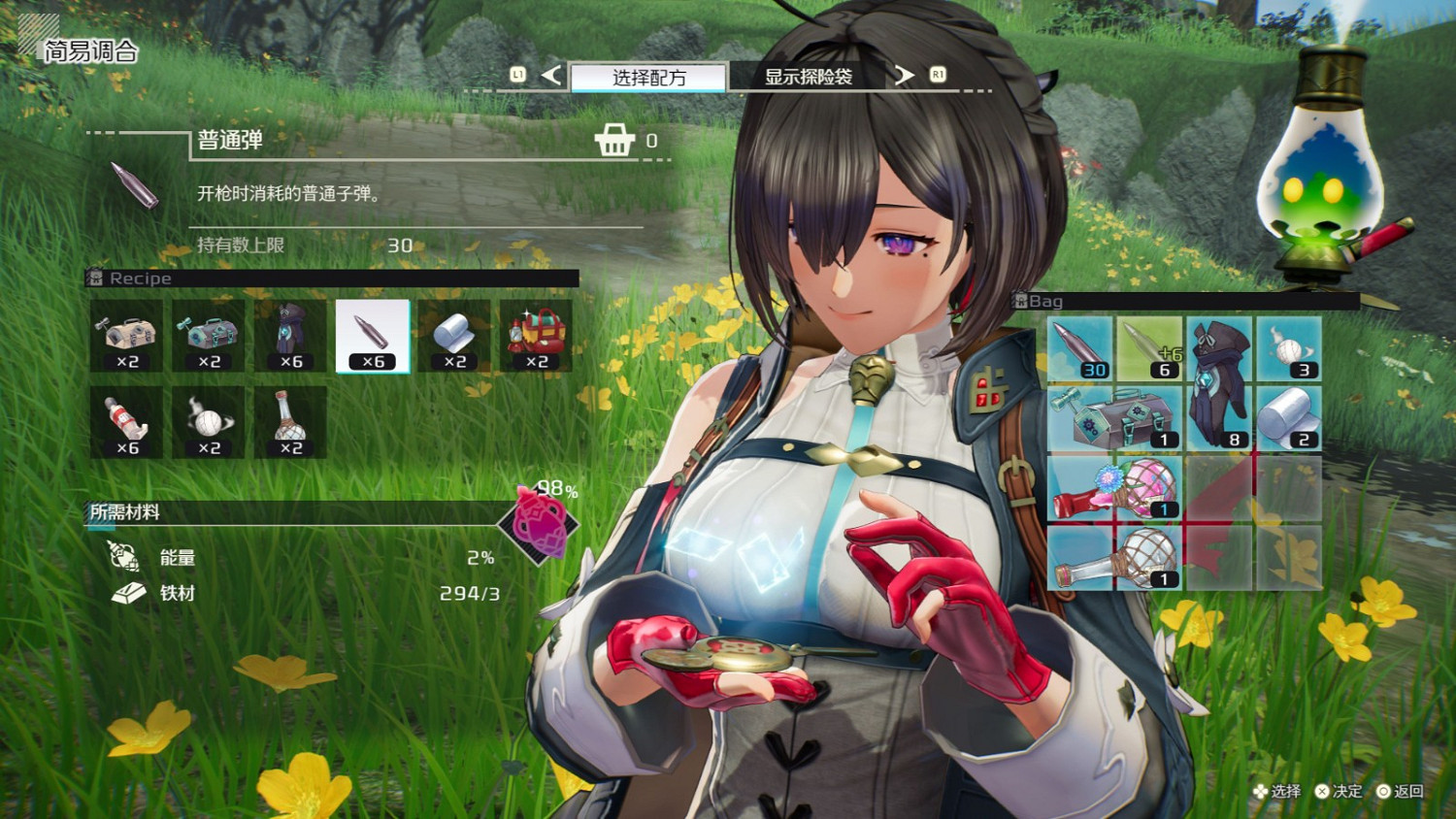The image size is (1456, 819).
Task: Switch to the 显示探险袋 tab
Action: click(810, 78)
